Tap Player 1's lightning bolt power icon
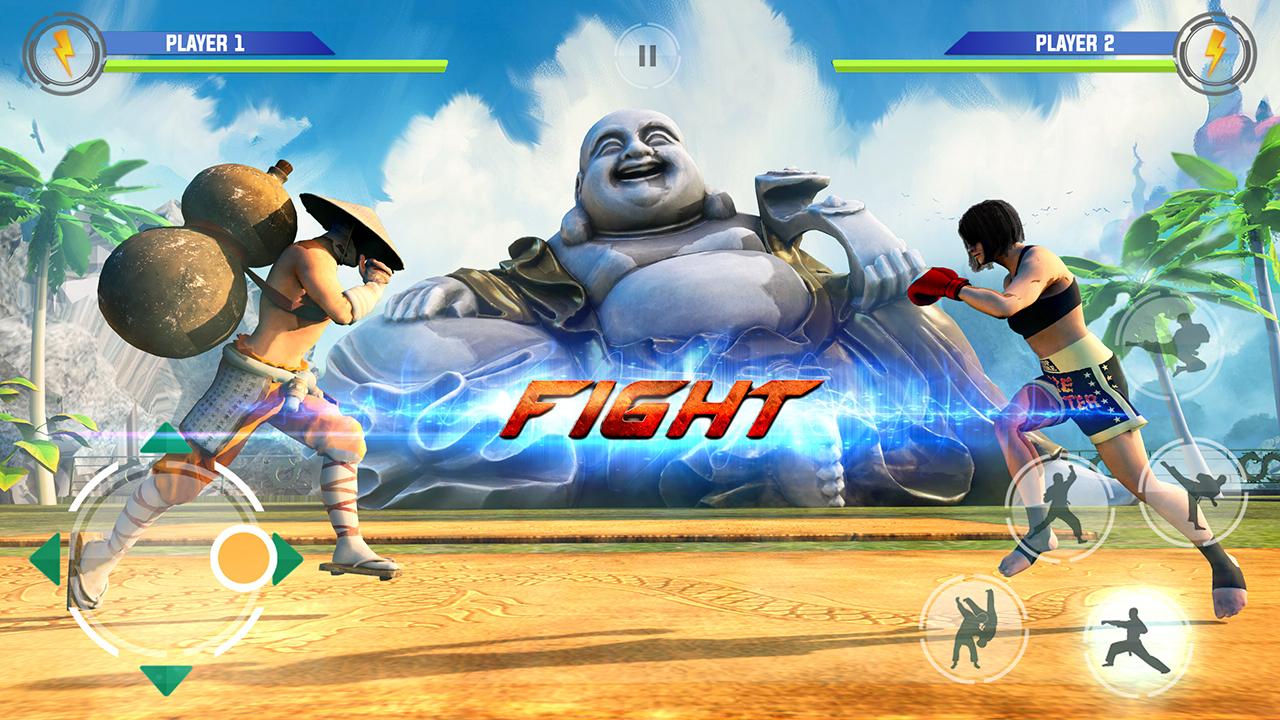The image size is (1280, 720). [x=63, y=54]
